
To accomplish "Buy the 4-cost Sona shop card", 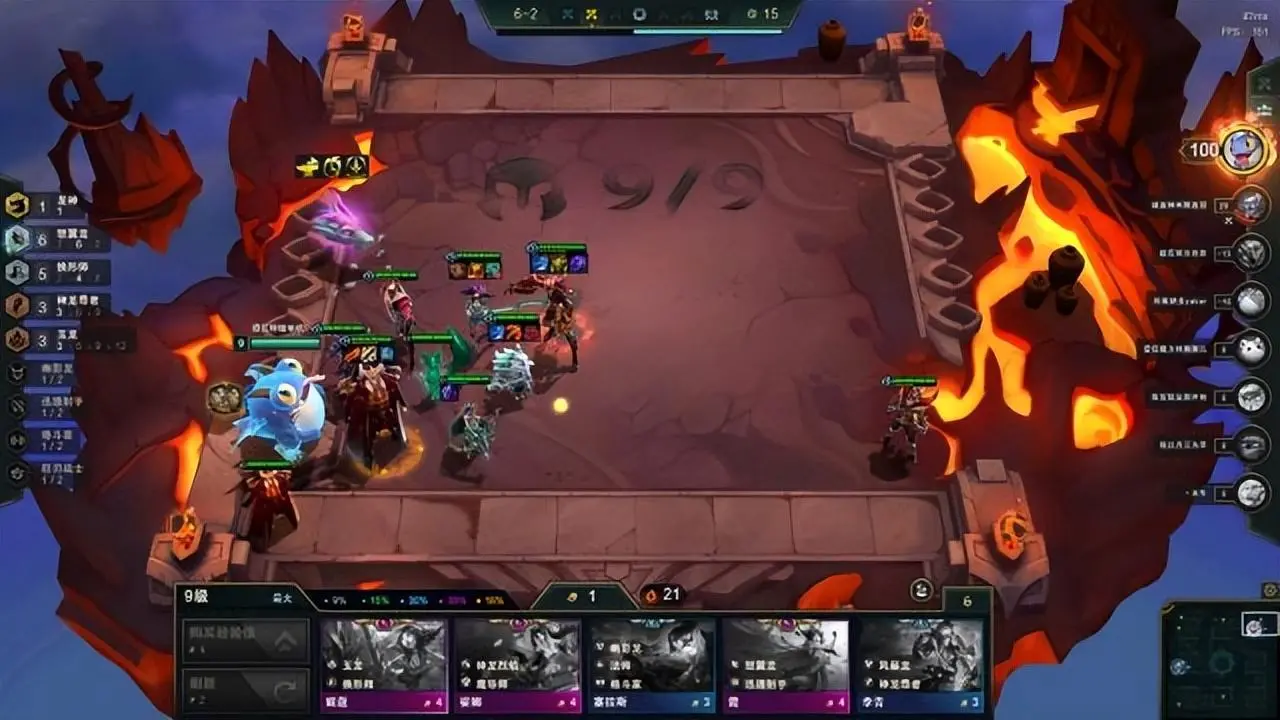I will point(517,663).
